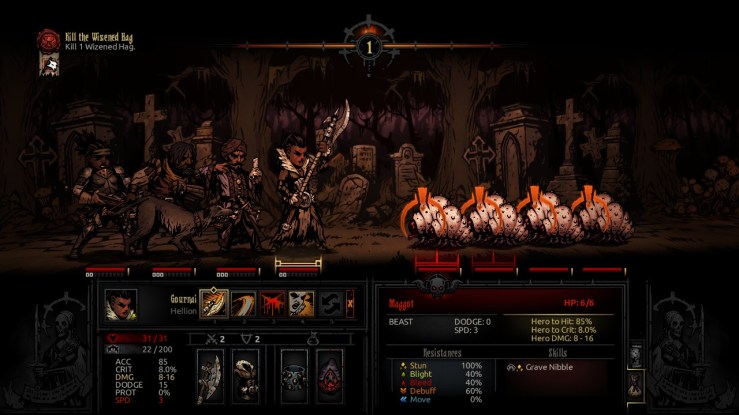Select the round studded trinket slot

tap(293, 376)
